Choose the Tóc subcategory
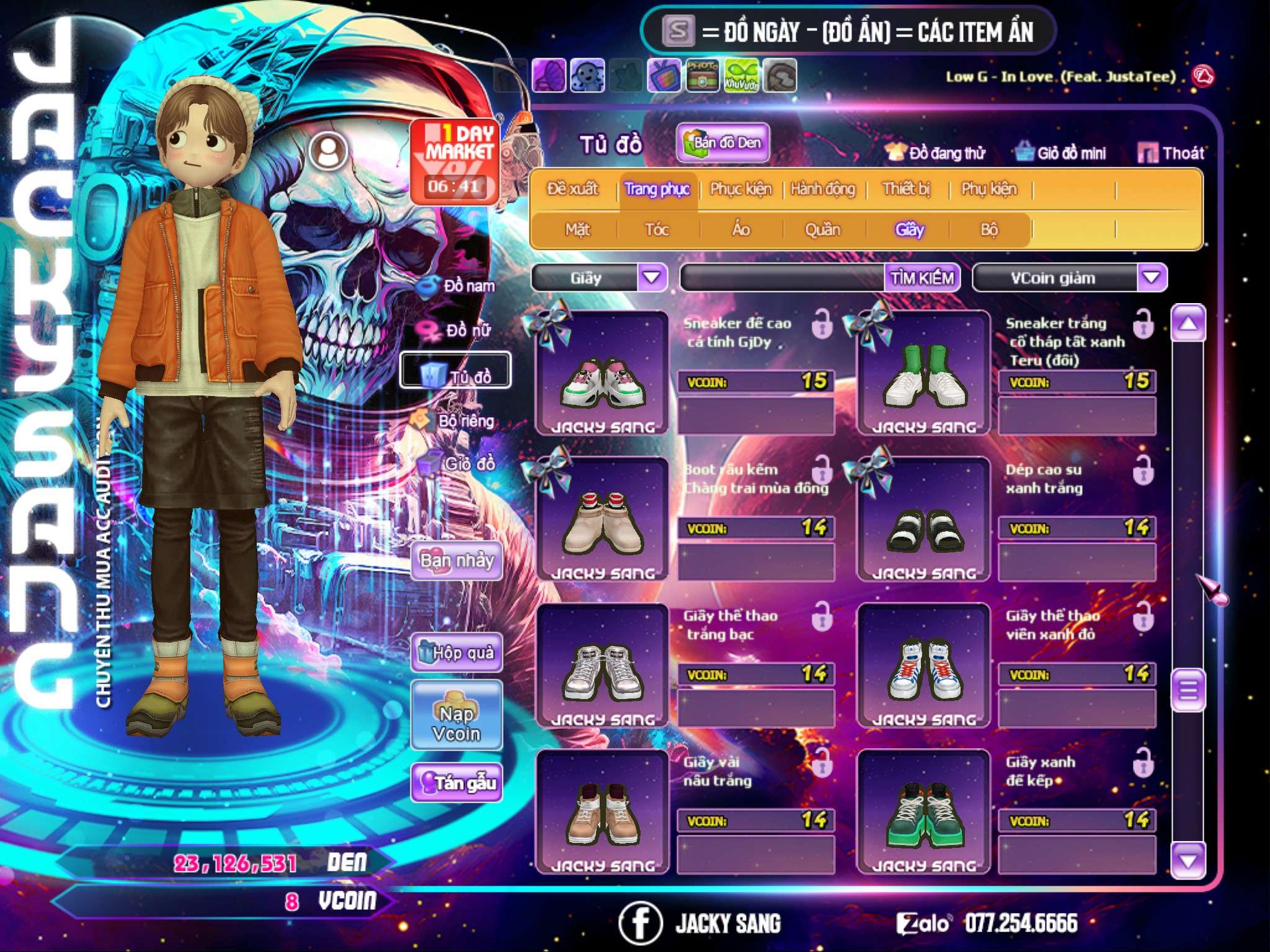This screenshot has width=1270, height=952. pyautogui.click(x=657, y=230)
